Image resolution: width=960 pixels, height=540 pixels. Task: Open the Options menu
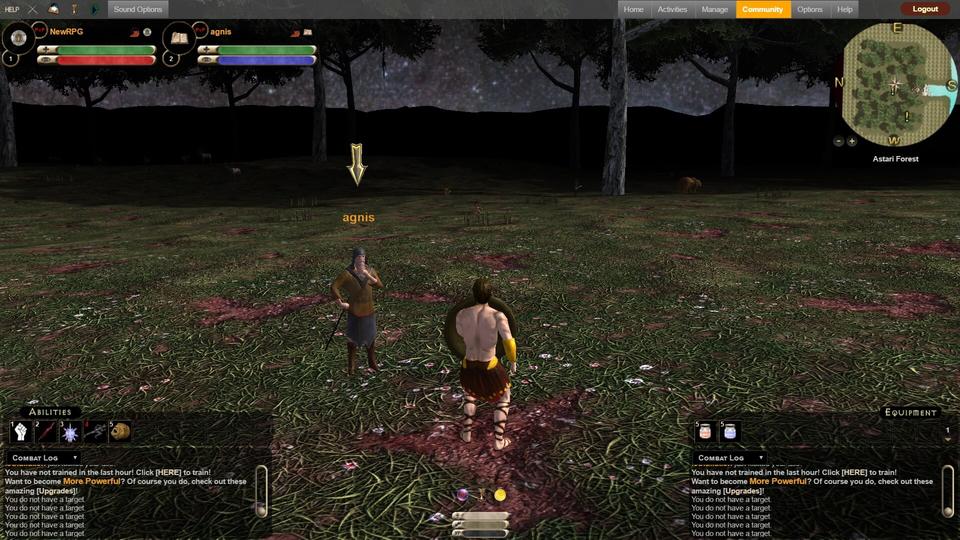(810, 9)
